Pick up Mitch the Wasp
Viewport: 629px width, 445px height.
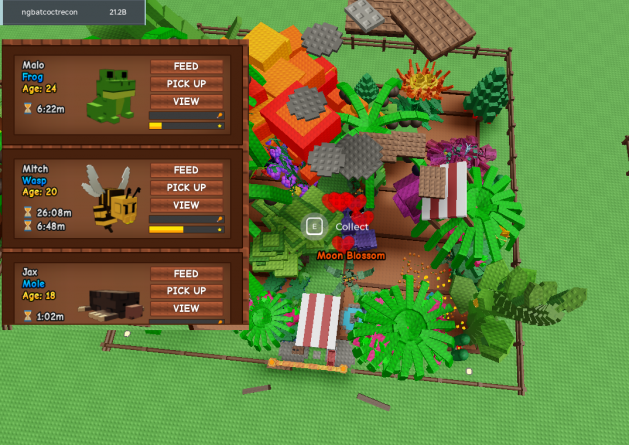point(186,187)
